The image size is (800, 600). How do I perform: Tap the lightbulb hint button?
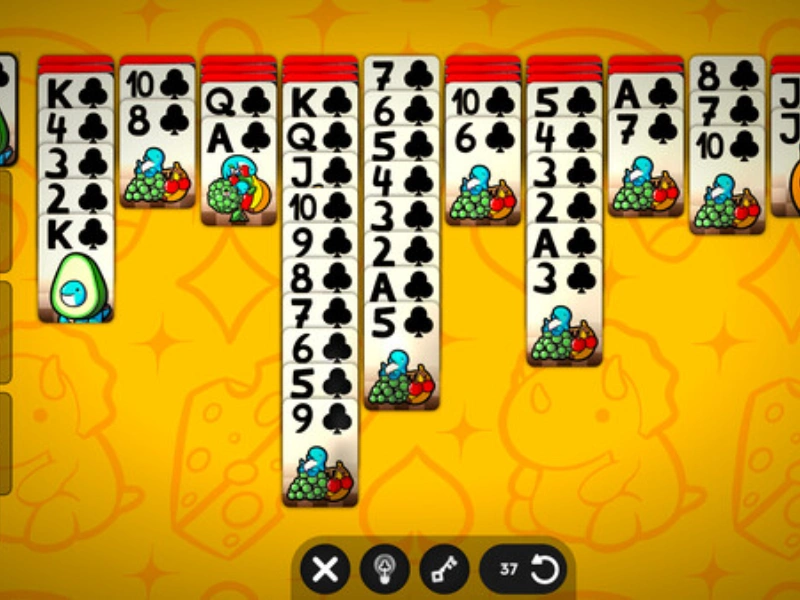[385, 570]
